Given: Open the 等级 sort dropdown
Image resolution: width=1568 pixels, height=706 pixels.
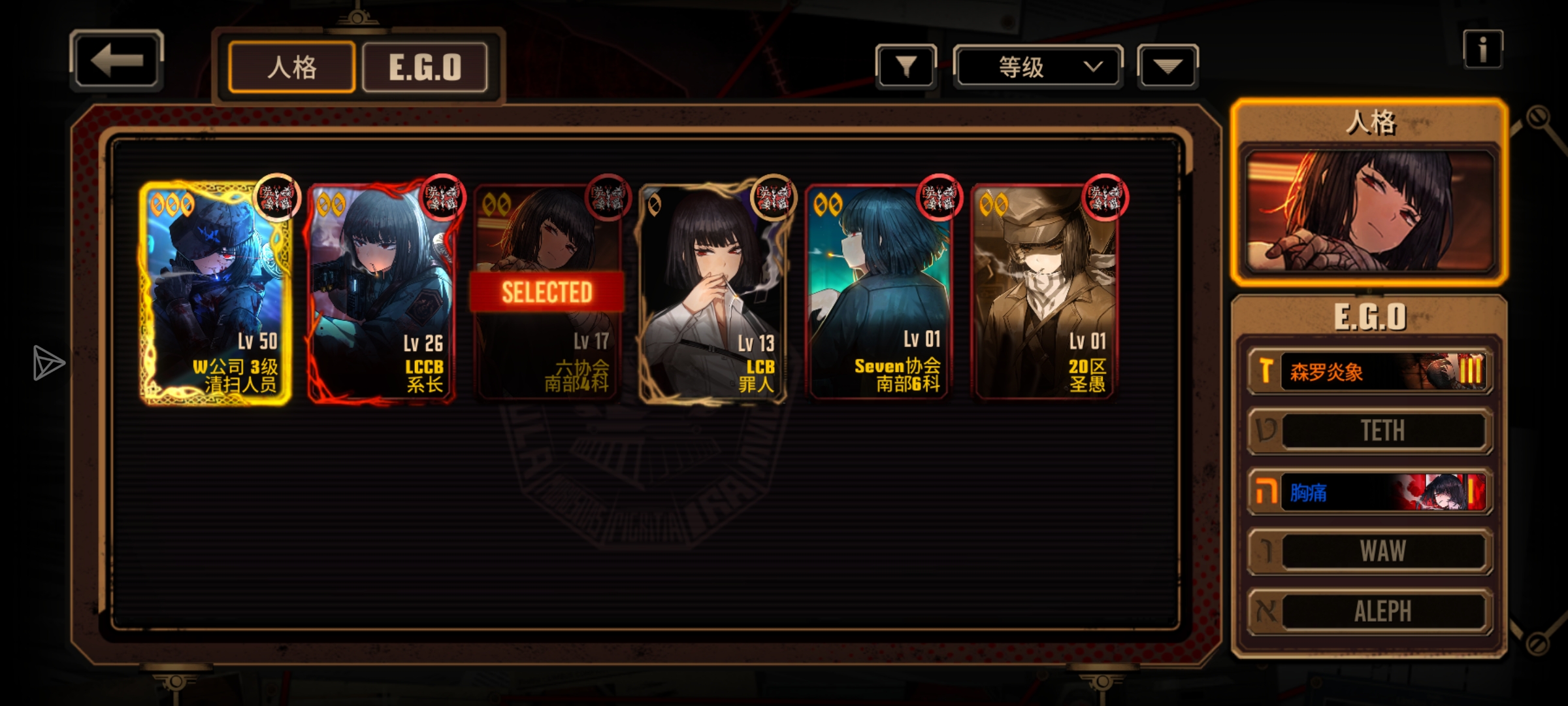Looking at the screenshot, I should (x=1037, y=67).
